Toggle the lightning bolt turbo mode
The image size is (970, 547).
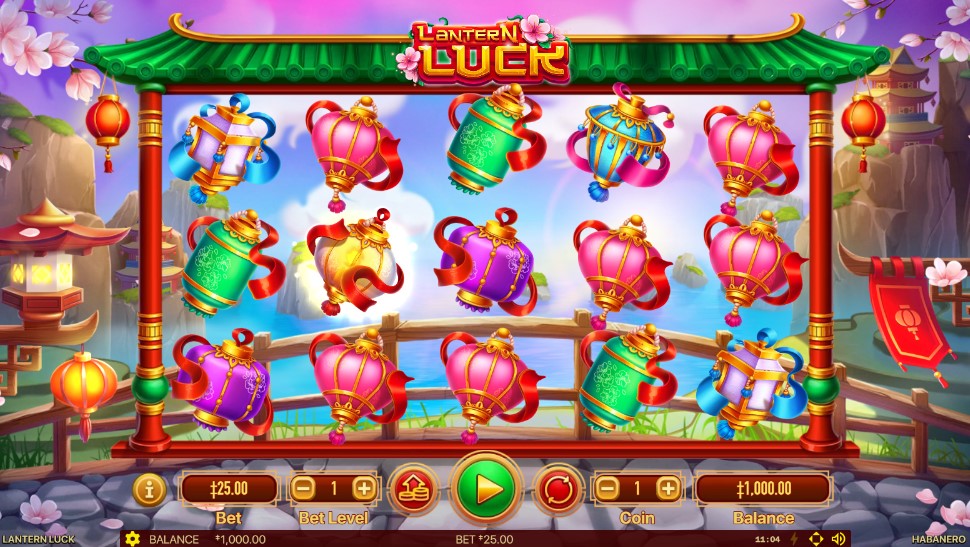[x=794, y=539]
